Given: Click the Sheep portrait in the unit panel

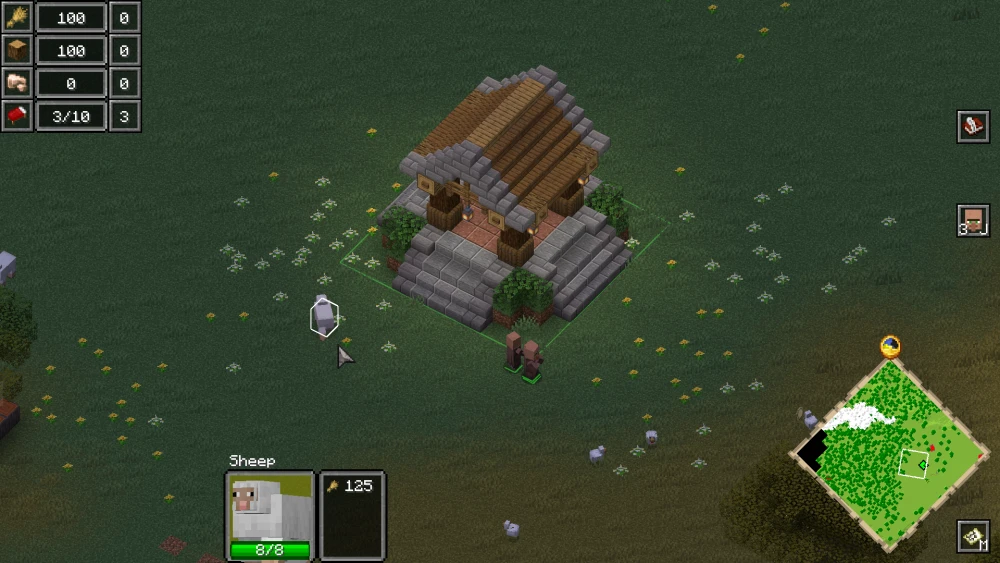Looking at the screenshot, I should click(269, 507).
